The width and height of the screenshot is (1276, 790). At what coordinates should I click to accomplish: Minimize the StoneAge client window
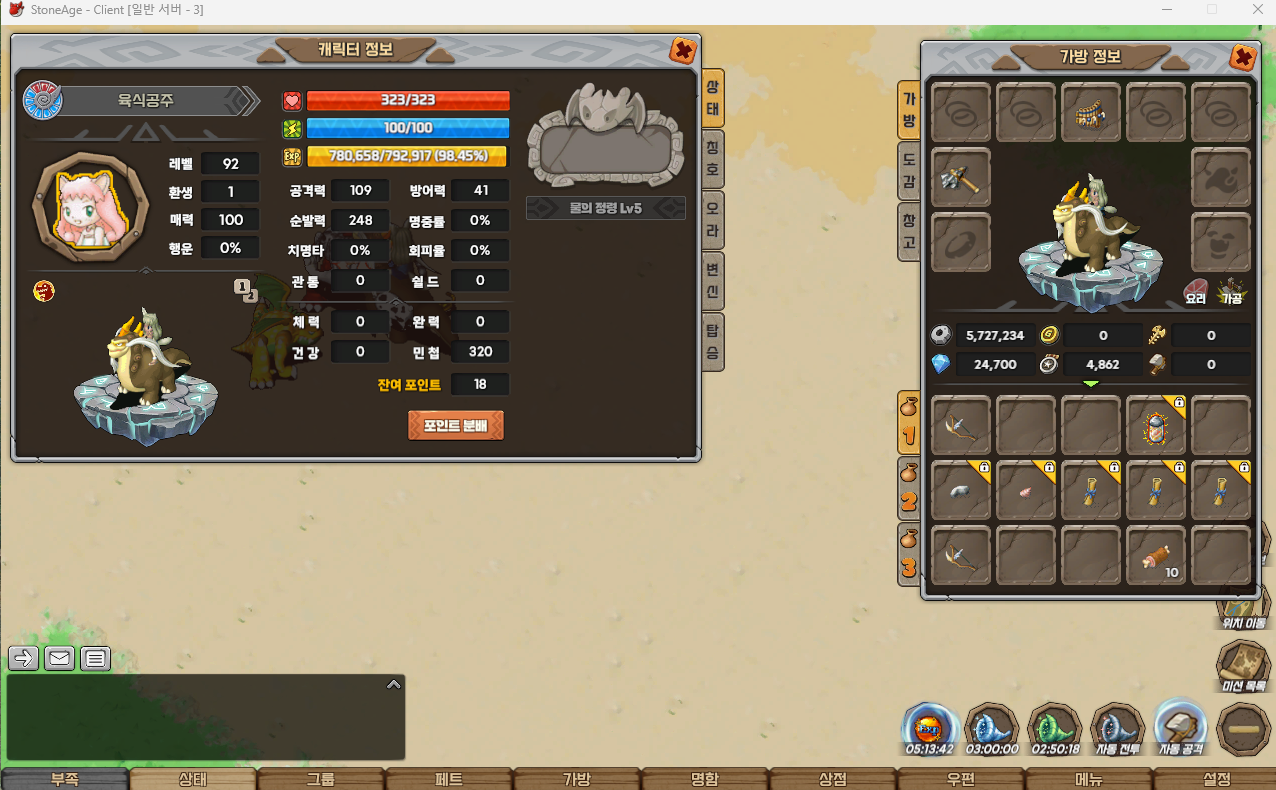(x=1167, y=9)
